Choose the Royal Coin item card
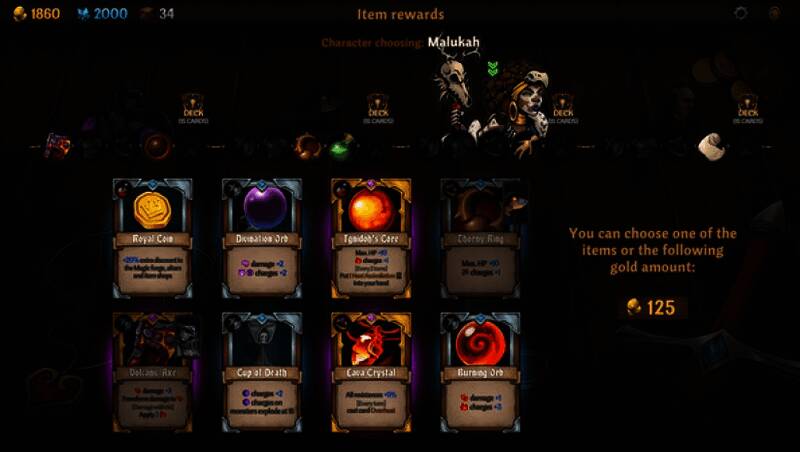 pyautogui.click(x=152, y=237)
